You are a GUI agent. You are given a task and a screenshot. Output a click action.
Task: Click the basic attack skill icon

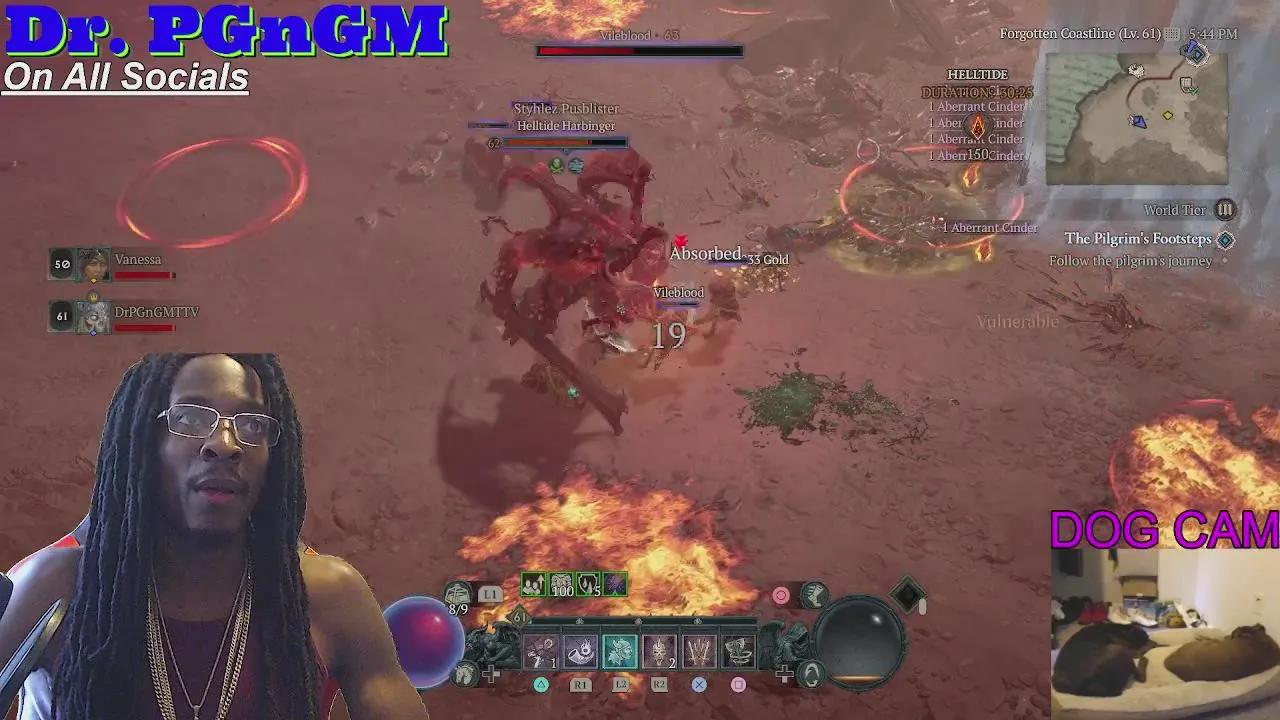[x=540, y=651]
